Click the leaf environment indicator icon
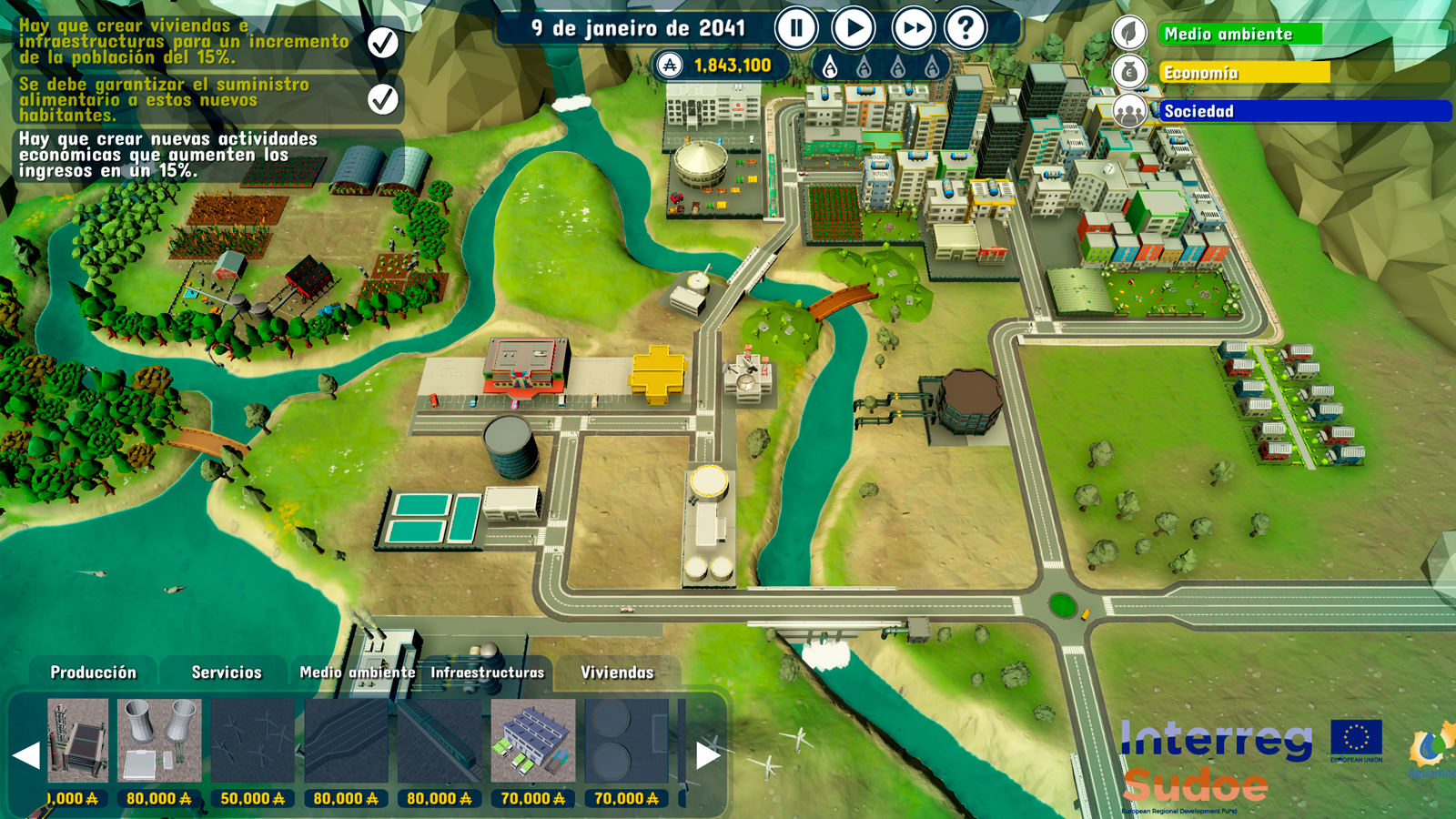 (x=1129, y=34)
